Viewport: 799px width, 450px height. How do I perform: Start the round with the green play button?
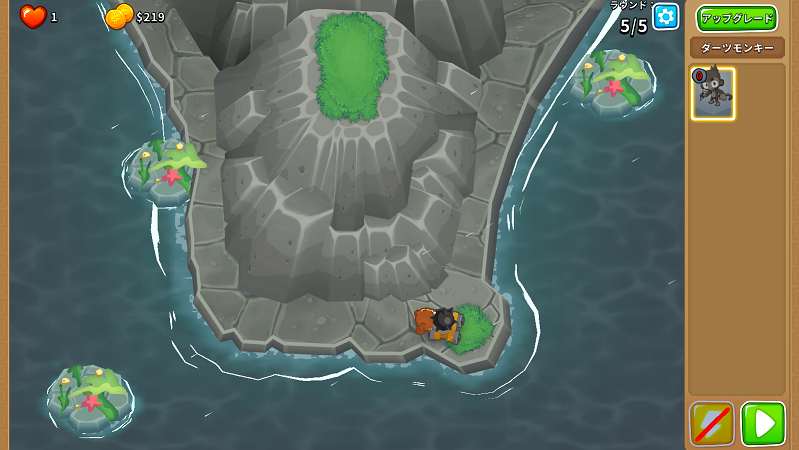pyautogui.click(x=763, y=423)
